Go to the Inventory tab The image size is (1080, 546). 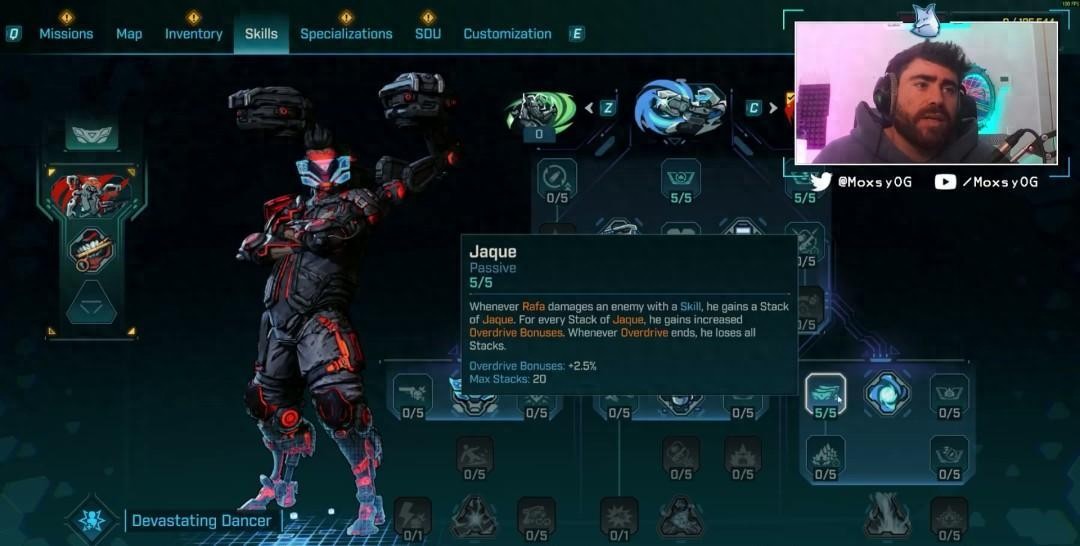193,33
